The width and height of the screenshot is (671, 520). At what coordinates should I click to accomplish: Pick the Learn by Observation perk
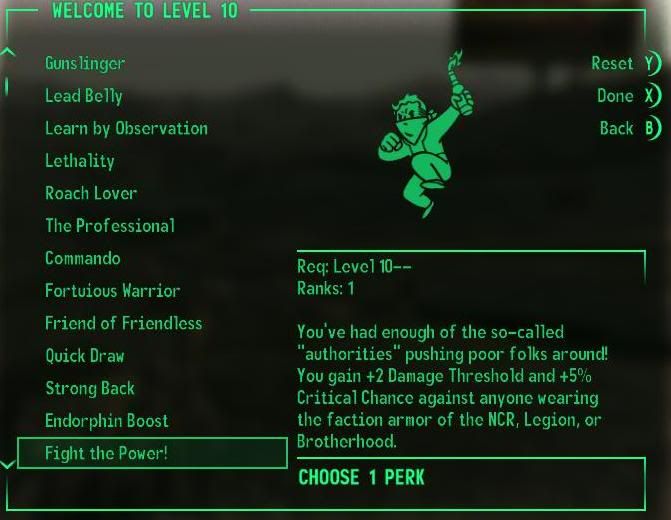tap(126, 128)
